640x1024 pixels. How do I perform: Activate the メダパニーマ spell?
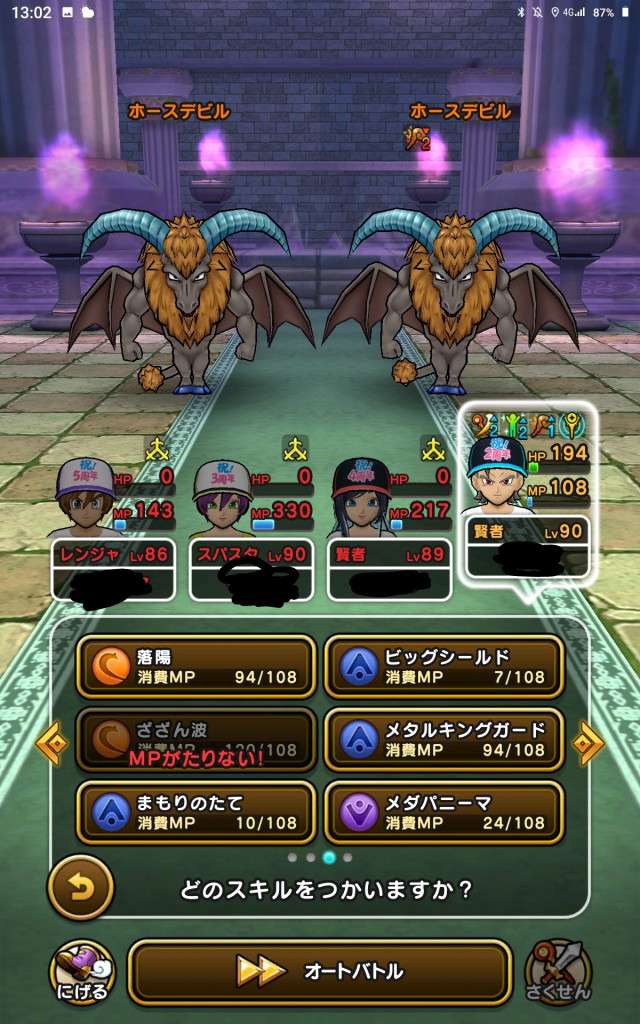point(443,812)
